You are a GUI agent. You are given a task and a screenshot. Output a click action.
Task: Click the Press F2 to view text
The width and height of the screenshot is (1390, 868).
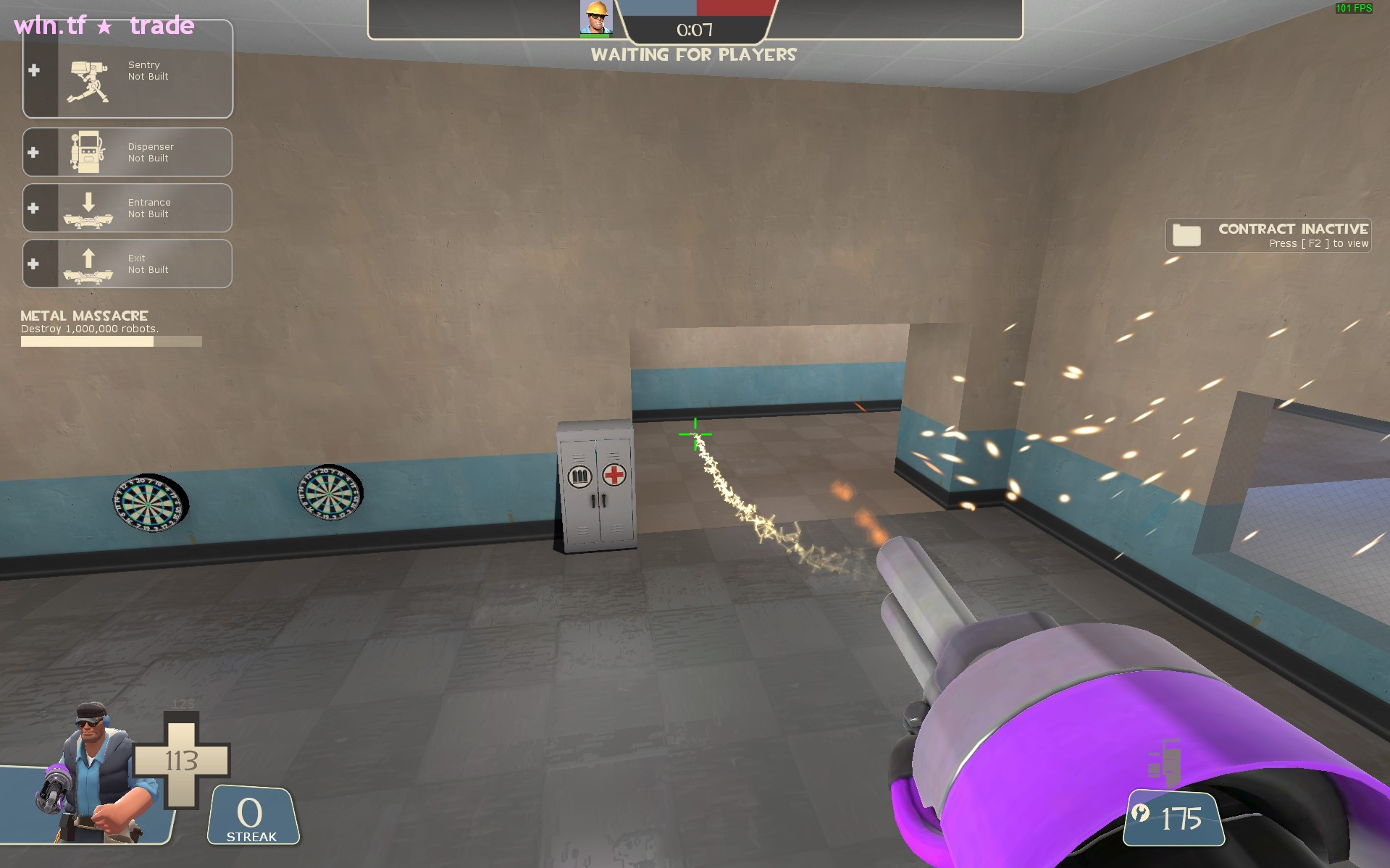click(1318, 244)
